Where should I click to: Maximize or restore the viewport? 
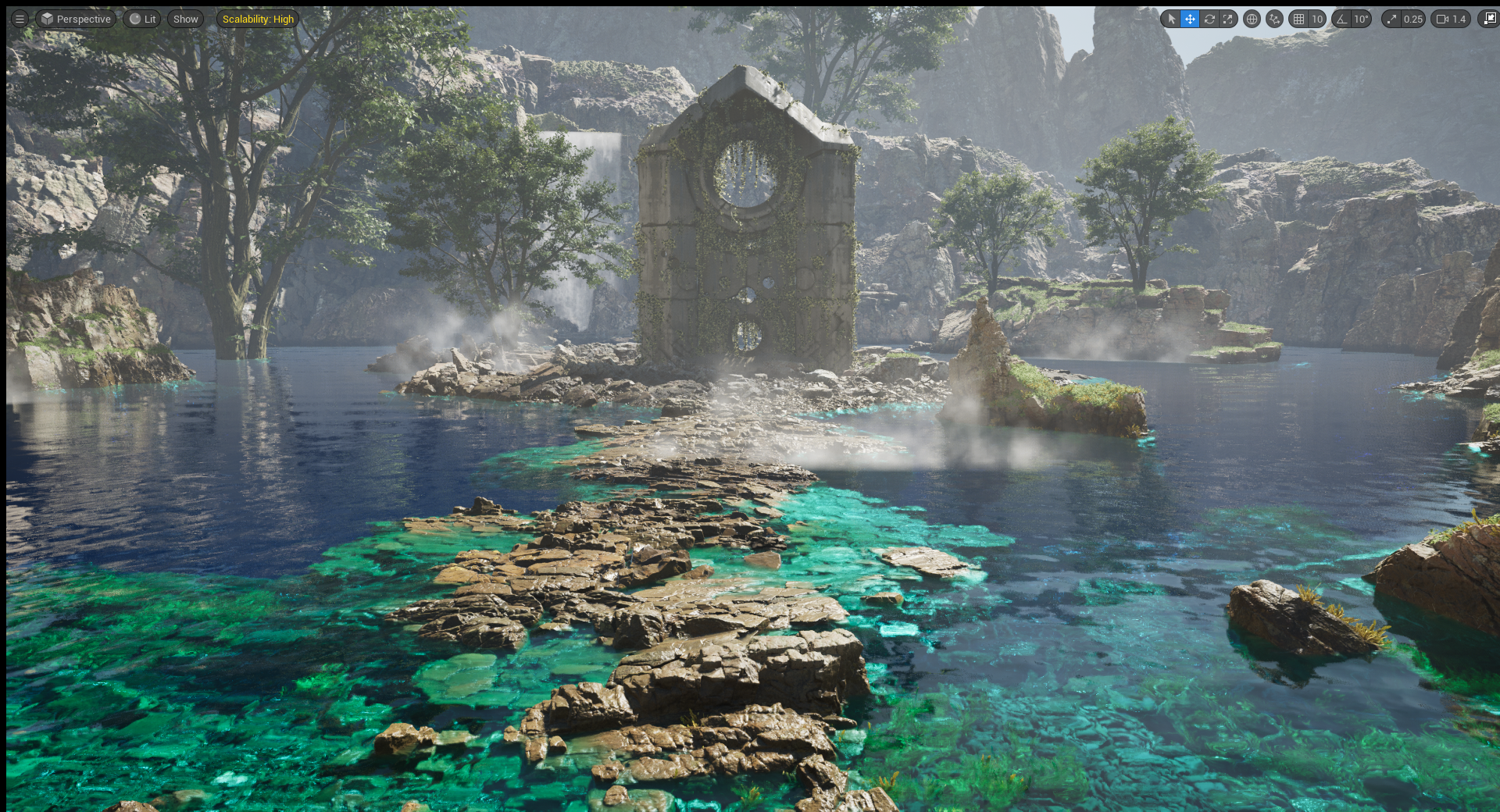(x=1490, y=19)
